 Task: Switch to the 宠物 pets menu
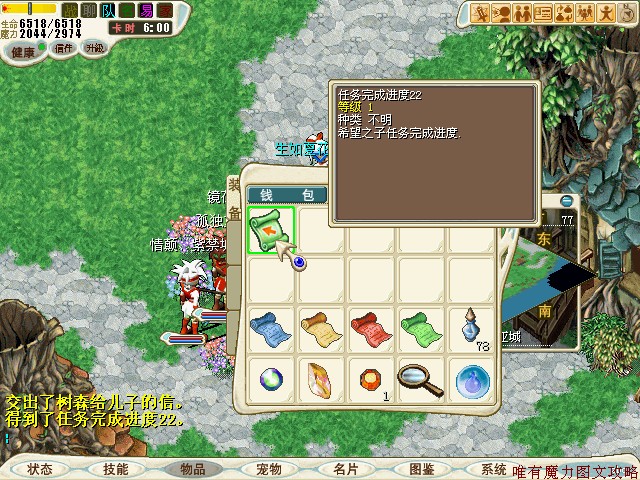269,468
